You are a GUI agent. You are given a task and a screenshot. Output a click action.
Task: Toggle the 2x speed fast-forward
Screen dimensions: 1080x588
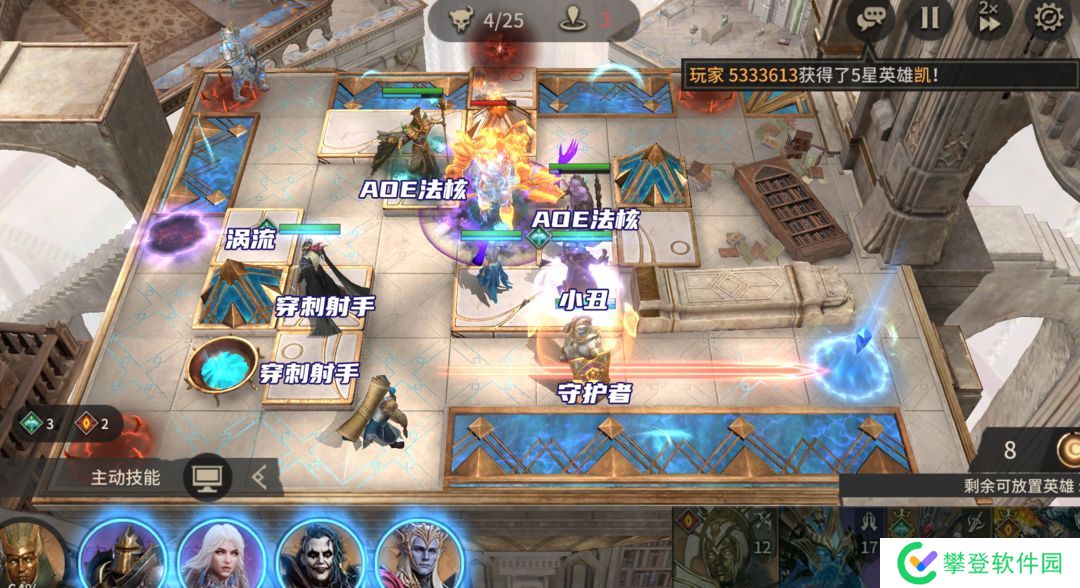click(989, 19)
